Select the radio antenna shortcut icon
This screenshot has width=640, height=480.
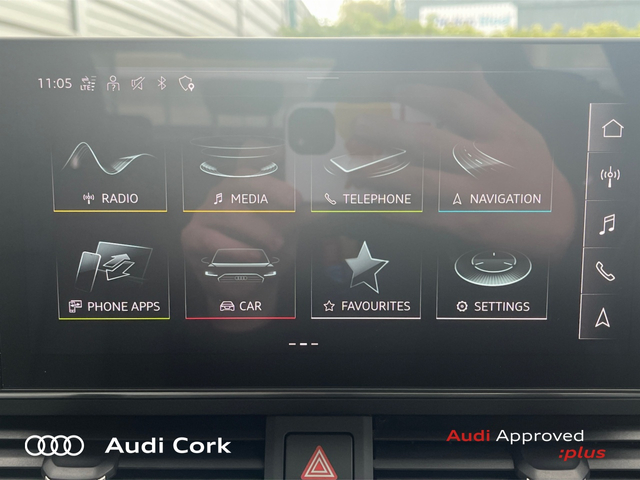pyautogui.click(x=609, y=176)
